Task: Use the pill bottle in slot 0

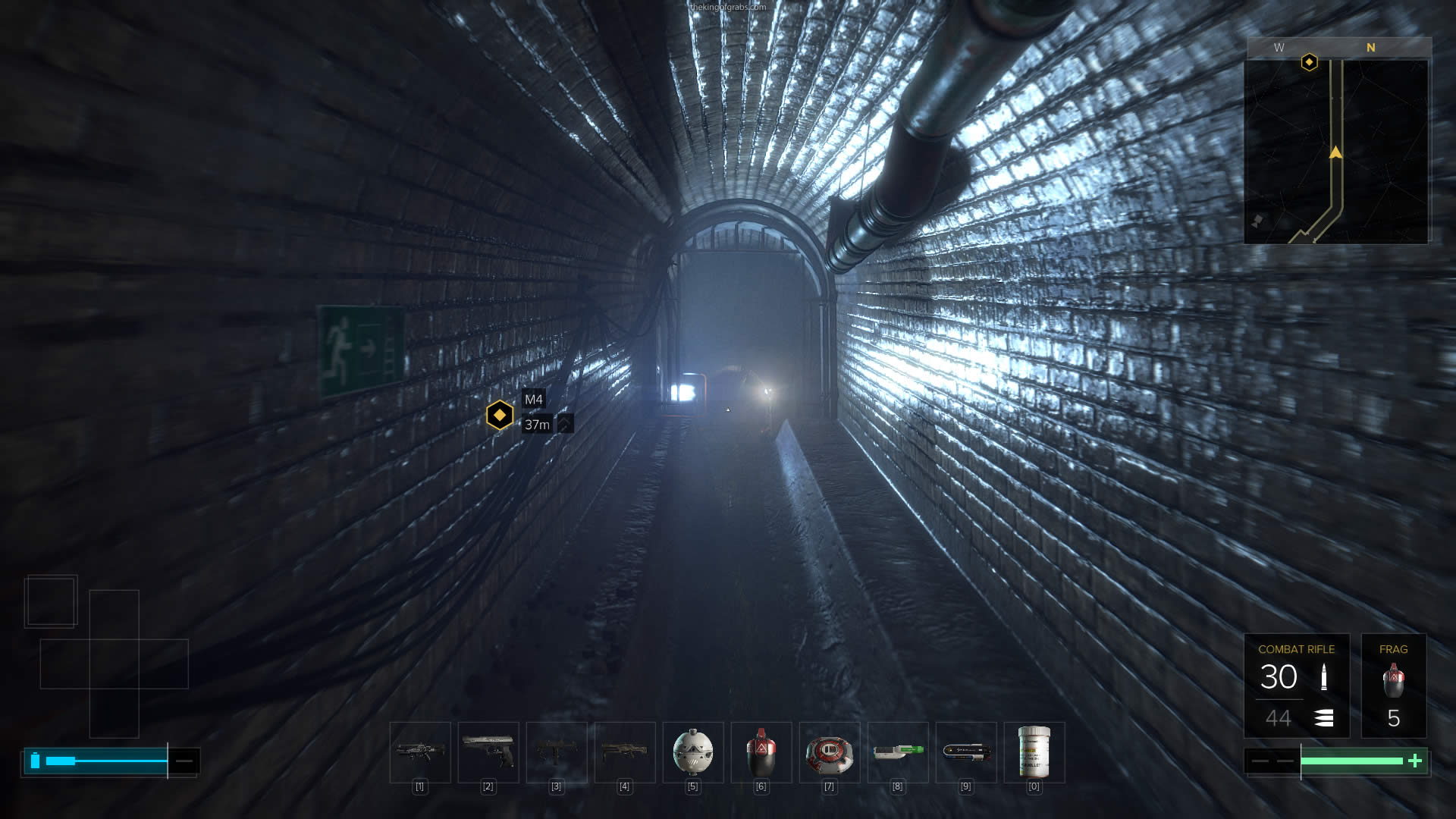Action: click(x=1034, y=752)
